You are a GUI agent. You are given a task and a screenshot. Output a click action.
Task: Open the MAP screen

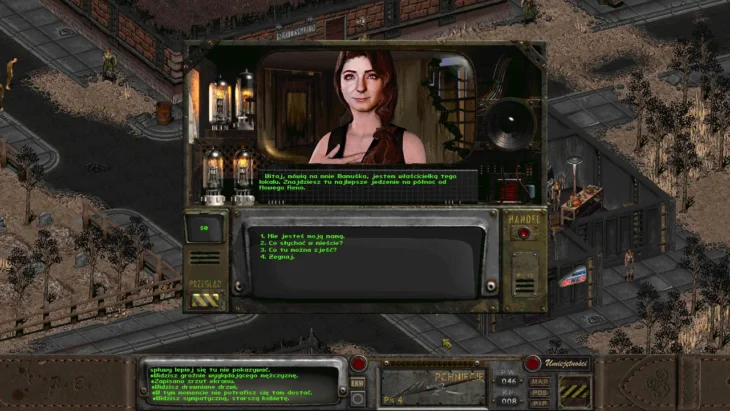(539, 379)
